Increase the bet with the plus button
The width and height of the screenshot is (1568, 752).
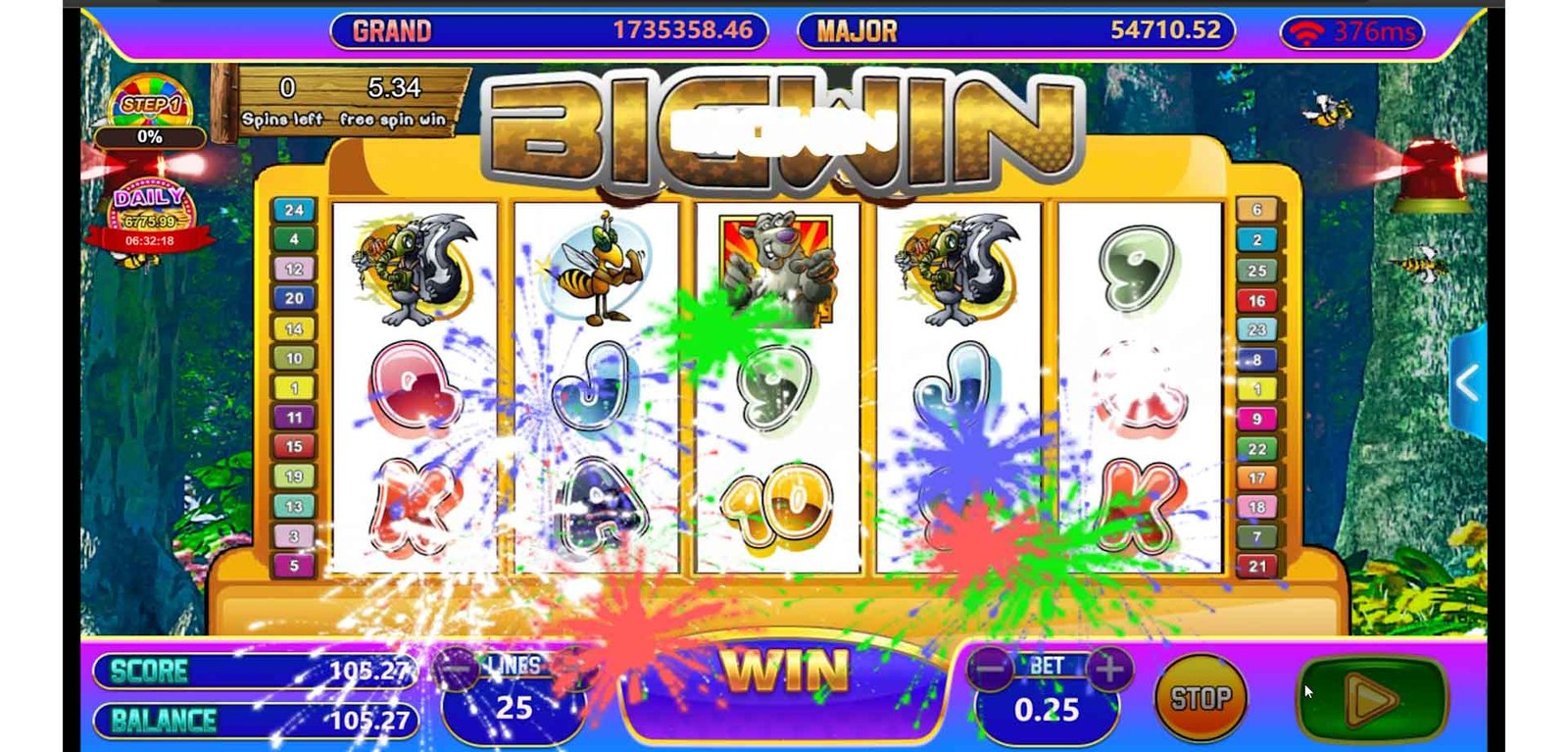coord(1109,670)
